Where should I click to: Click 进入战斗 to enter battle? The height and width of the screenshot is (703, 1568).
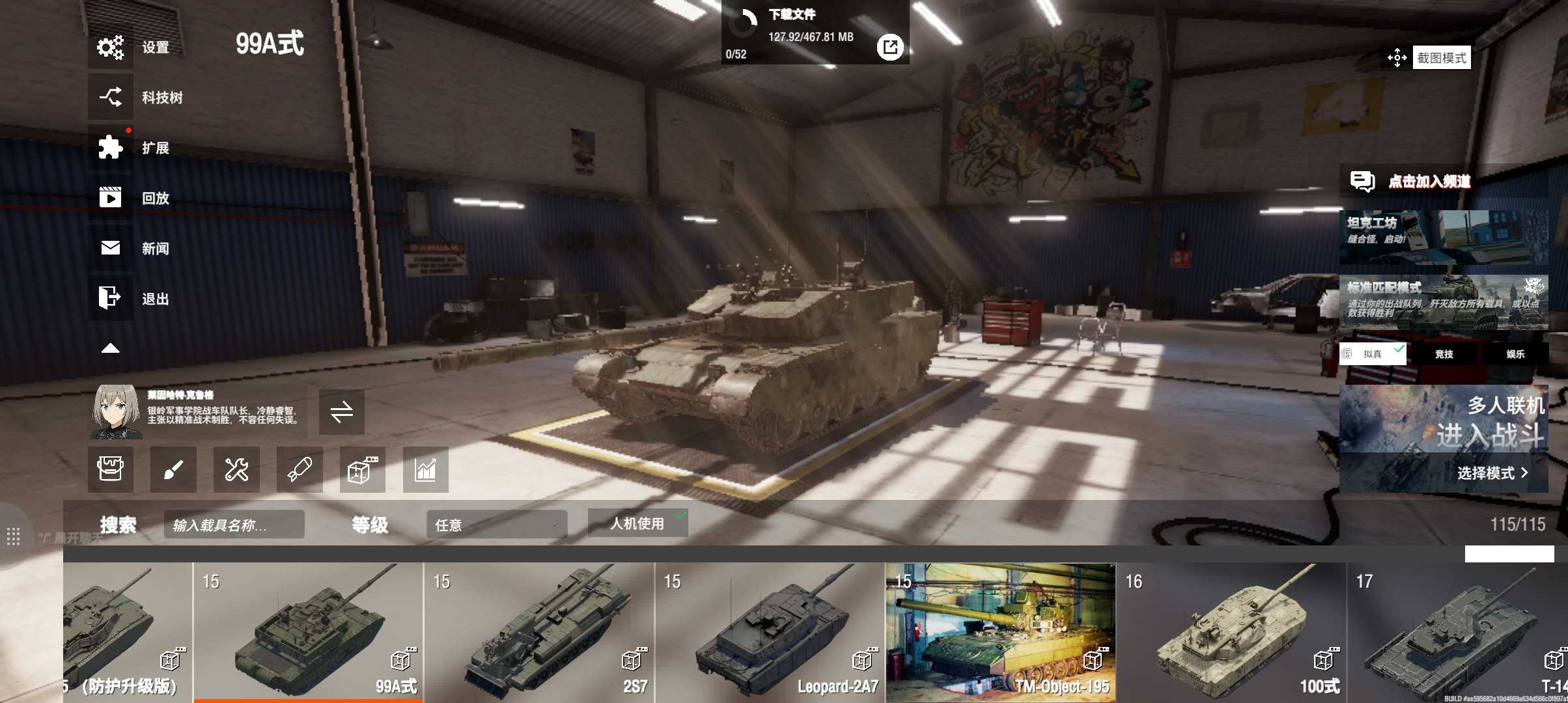coord(1489,434)
